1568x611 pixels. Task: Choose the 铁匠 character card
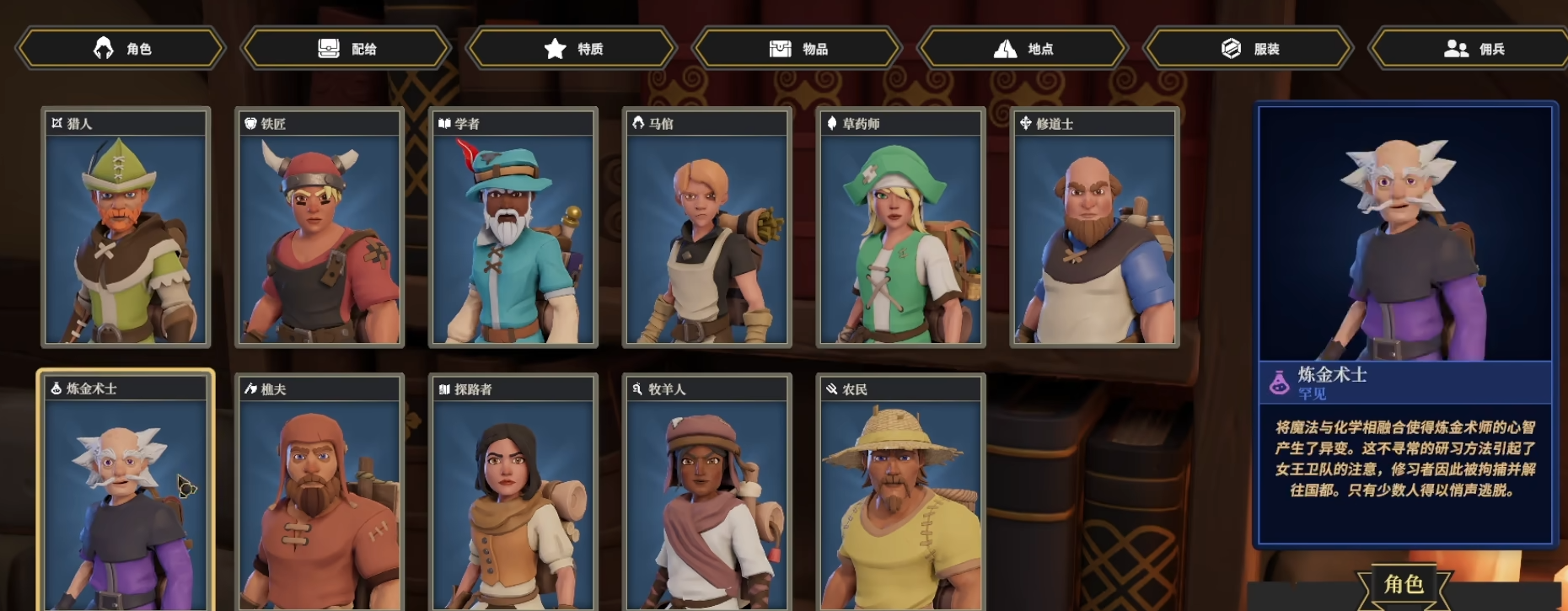click(x=320, y=228)
